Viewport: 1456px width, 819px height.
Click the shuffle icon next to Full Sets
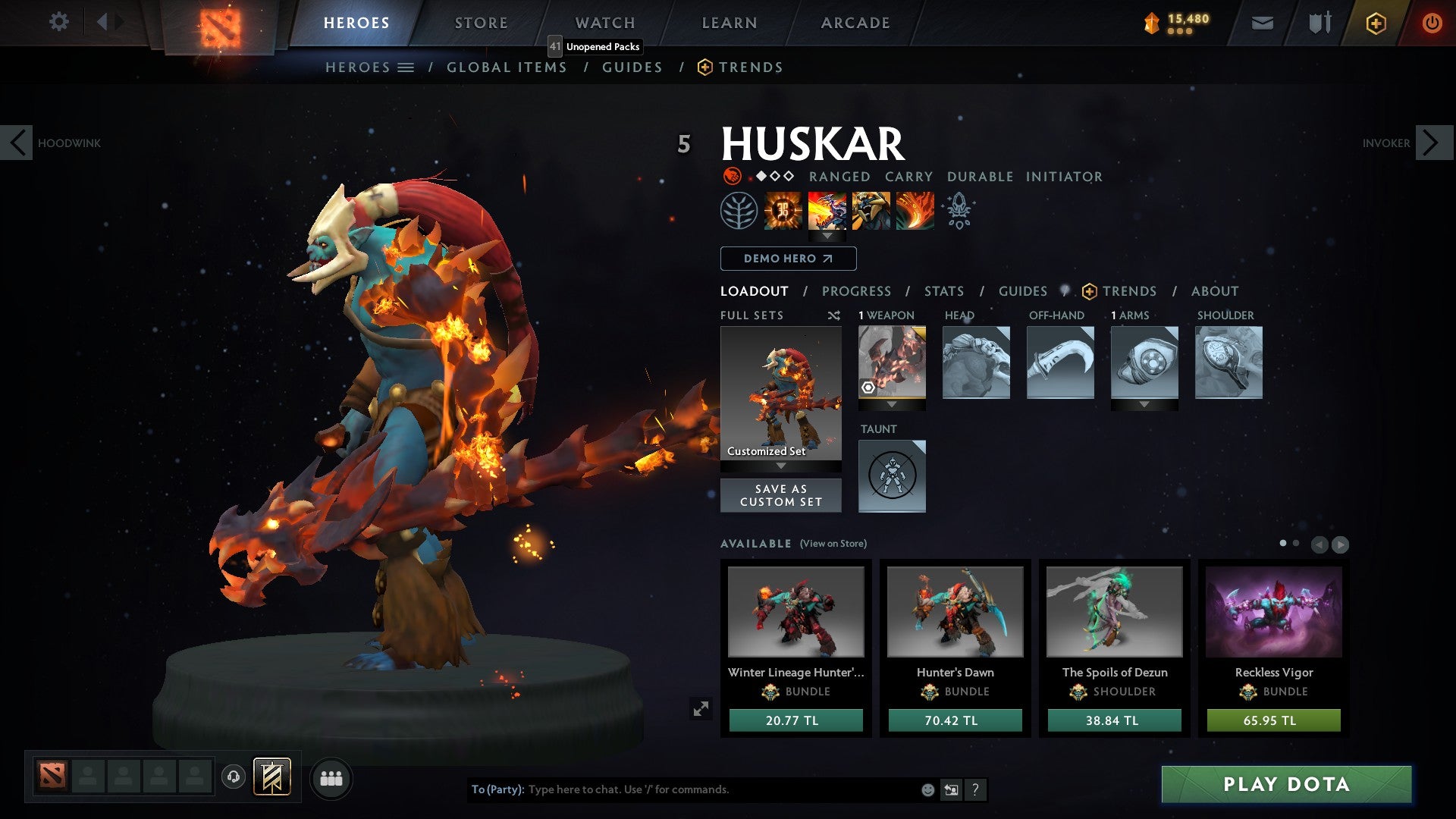[834, 315]
